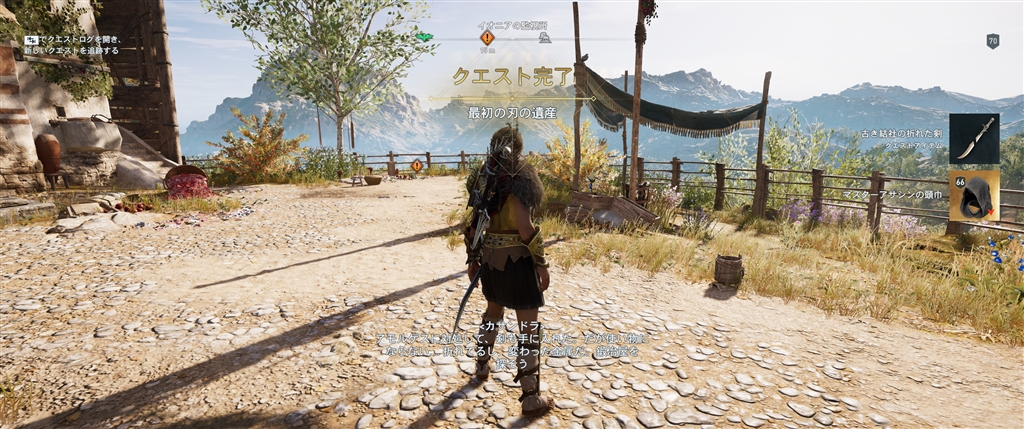
Task: Select the Master Assassin hood loot thumbnail
Action: [x=973, y=195]
